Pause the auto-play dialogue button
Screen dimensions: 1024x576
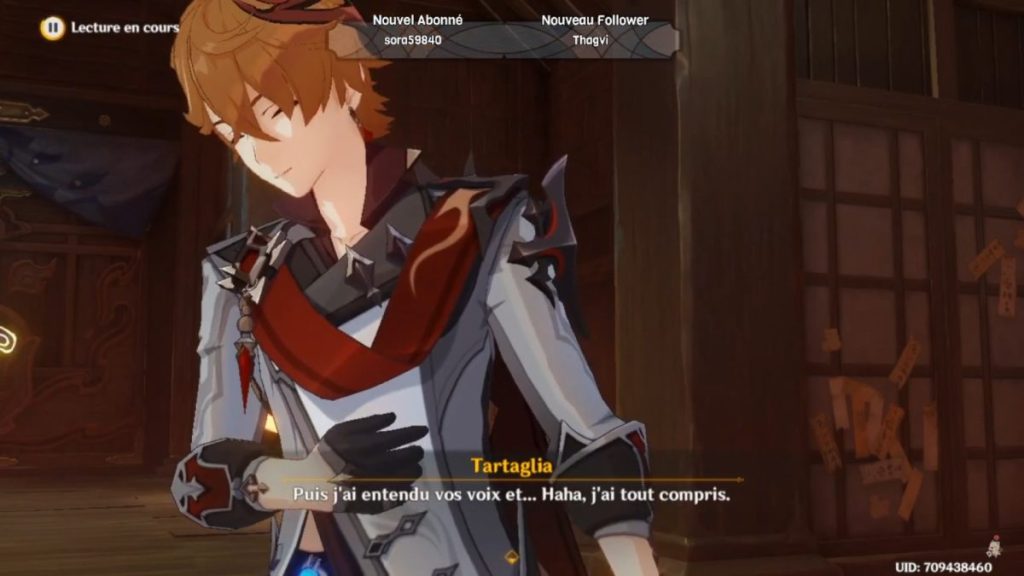52,28
